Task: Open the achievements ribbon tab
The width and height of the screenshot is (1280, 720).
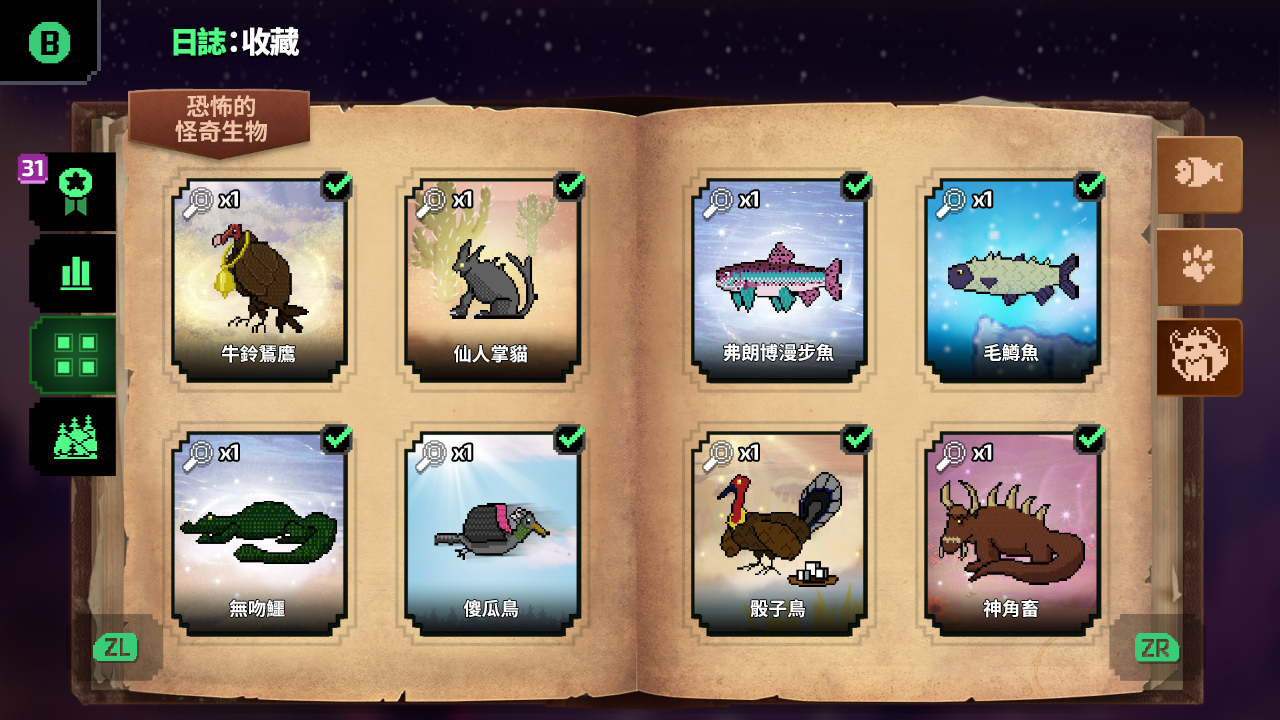Action: pyautogui.click(x=75, y=190)
